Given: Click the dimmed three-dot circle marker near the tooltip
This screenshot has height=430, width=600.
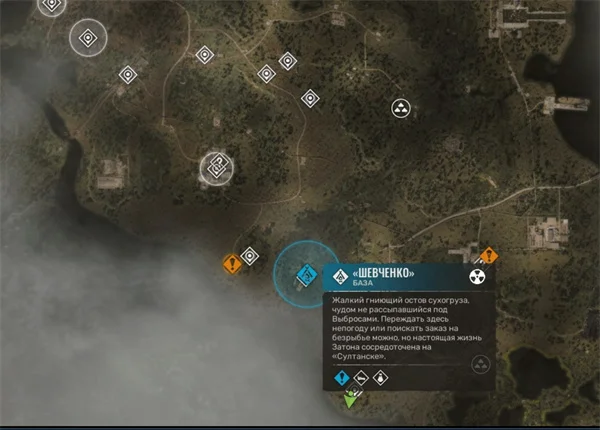Looking at the screenshot, I should (480, 364).
